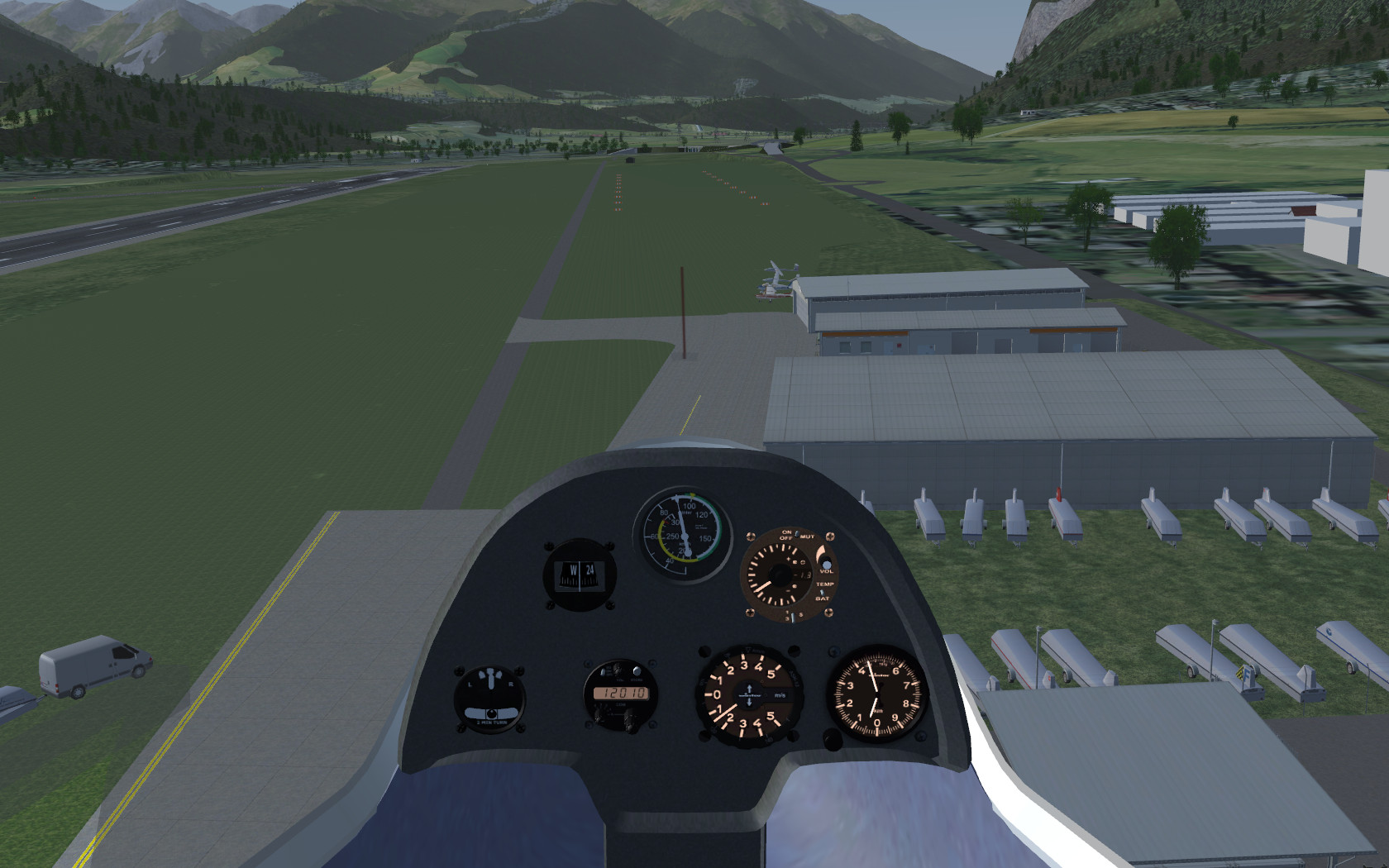Adjust the altimeter pressure setting knob

pyautogui.click(x=833, y=739)
